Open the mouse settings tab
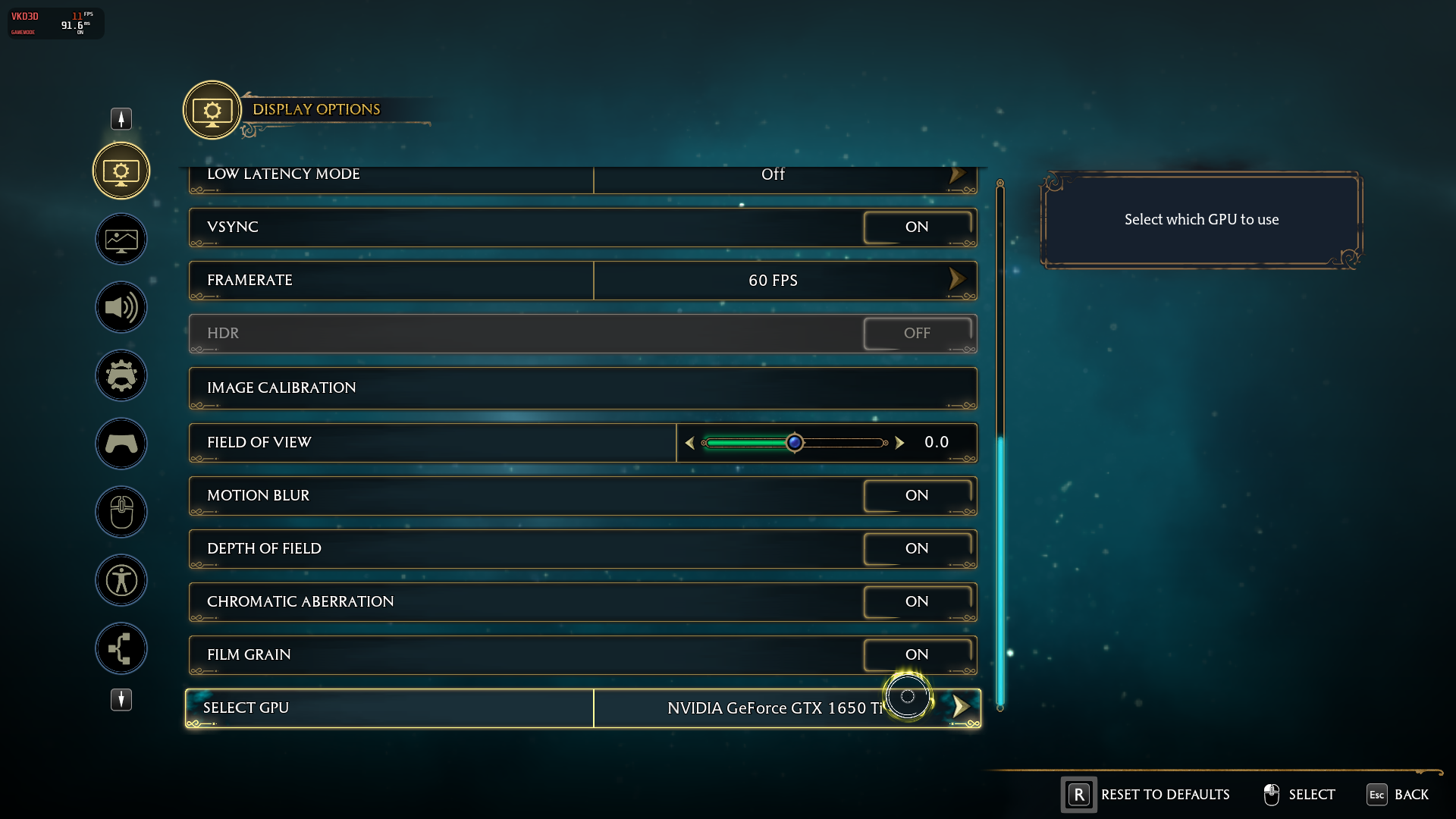 point(121,512)
